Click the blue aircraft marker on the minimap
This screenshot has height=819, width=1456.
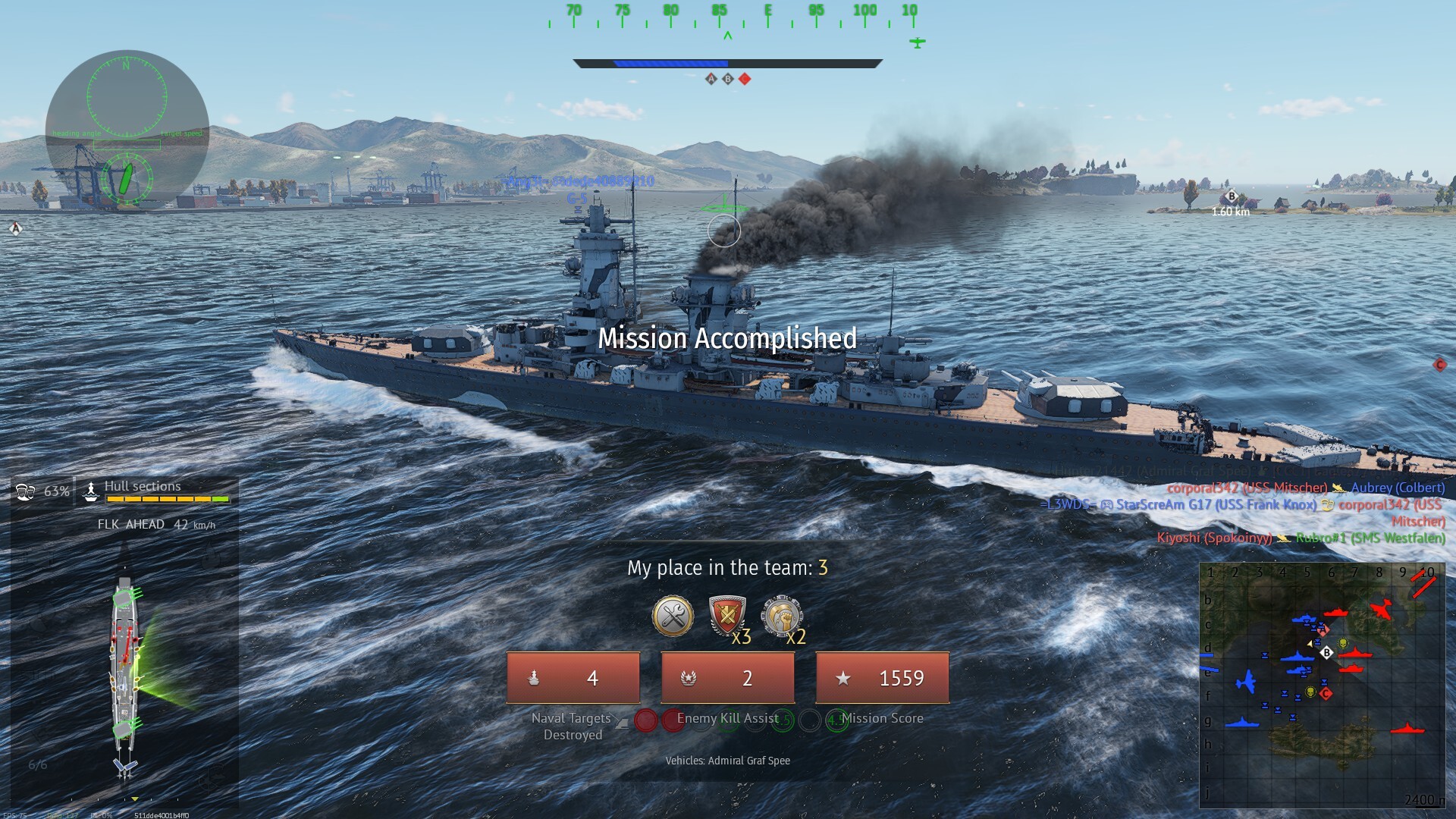click(x=1246, y=681)
